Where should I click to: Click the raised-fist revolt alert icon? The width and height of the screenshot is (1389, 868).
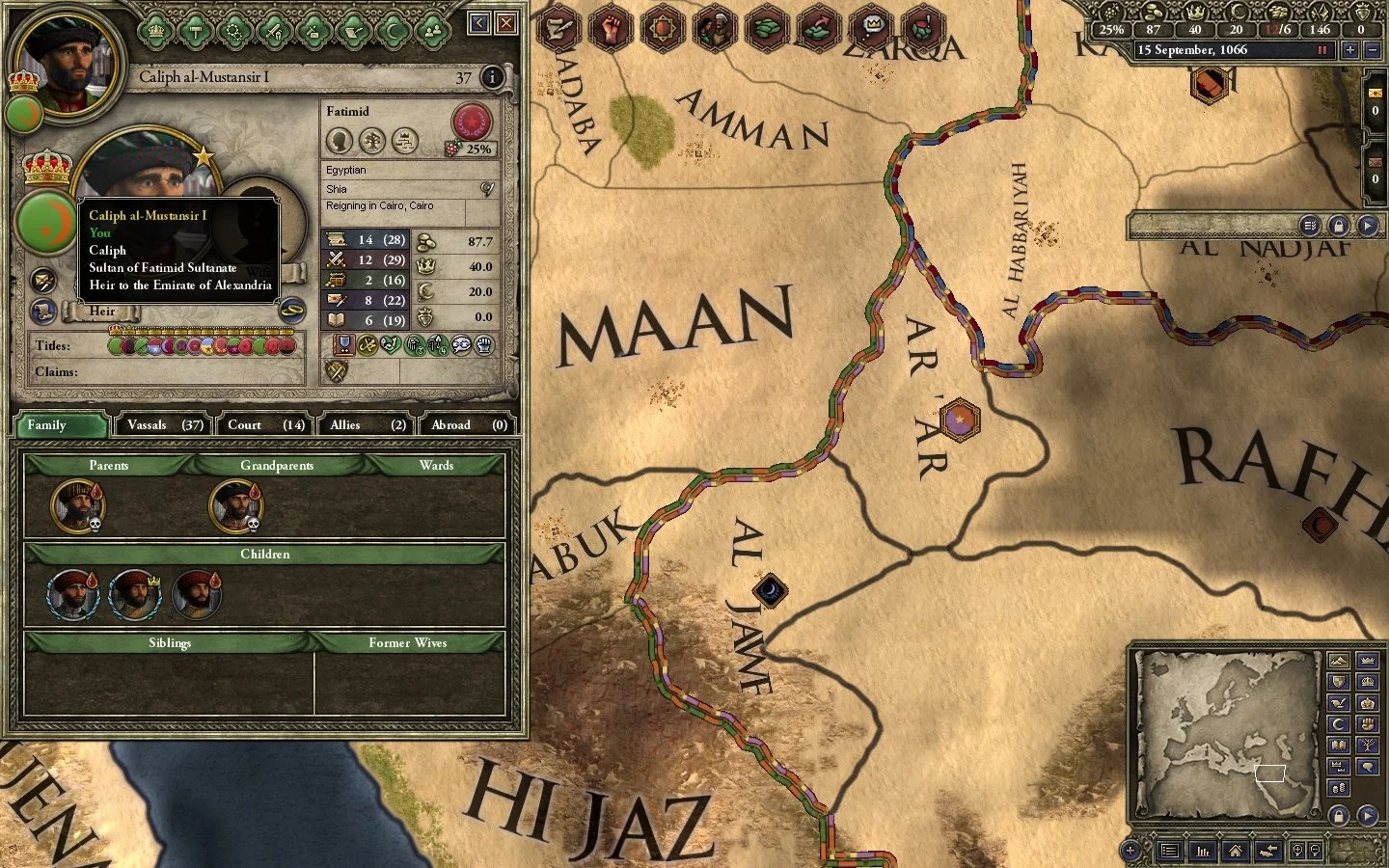[609, 29]
